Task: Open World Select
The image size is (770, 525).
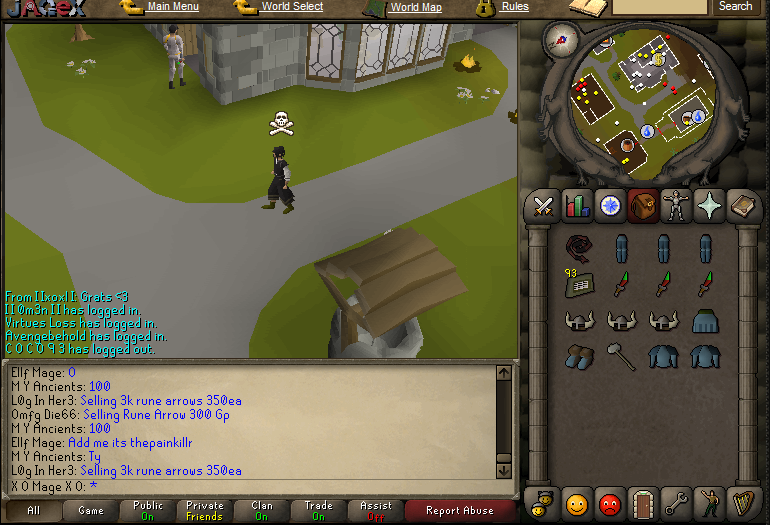Action: [x=291, y=7]
